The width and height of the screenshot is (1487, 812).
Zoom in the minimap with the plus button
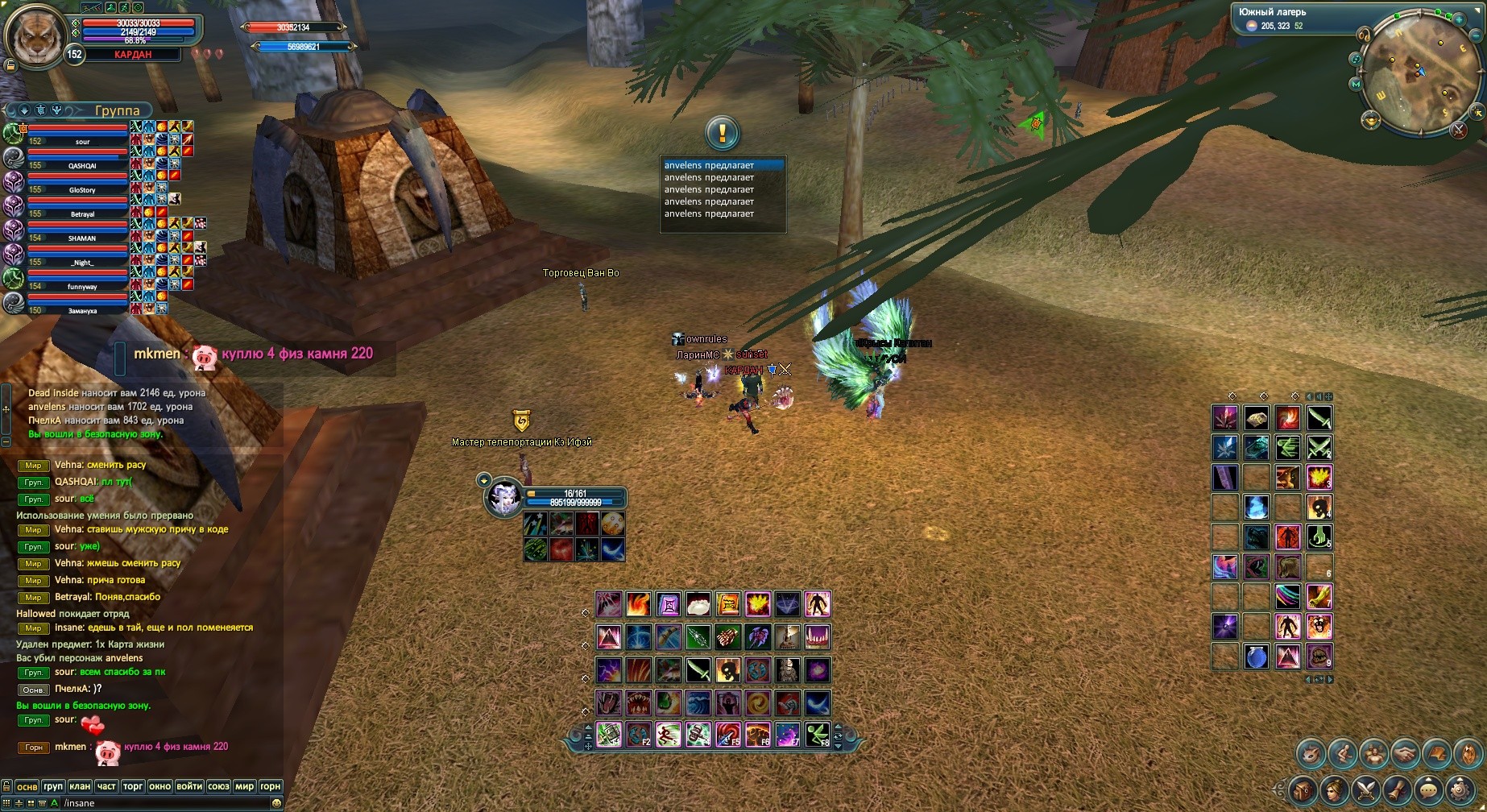click(1459, 20)
